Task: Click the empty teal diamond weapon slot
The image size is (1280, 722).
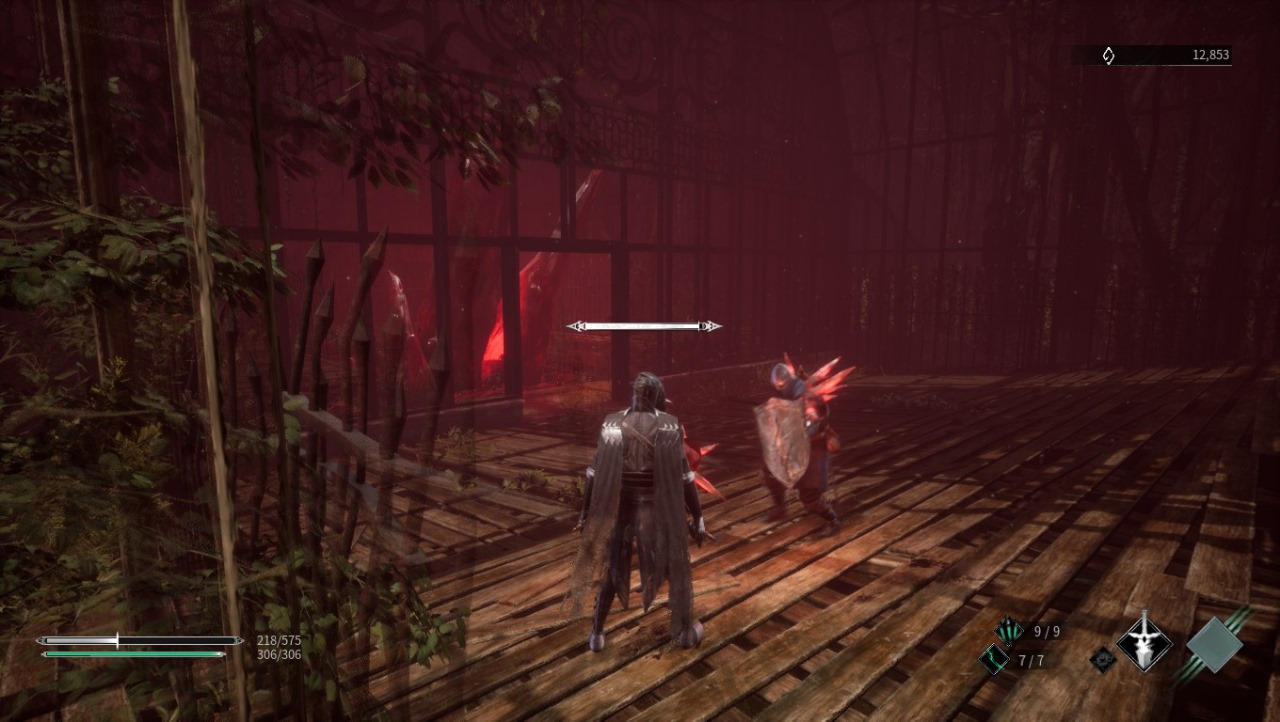Action: pyautogui.click(x=1214, y=643)
